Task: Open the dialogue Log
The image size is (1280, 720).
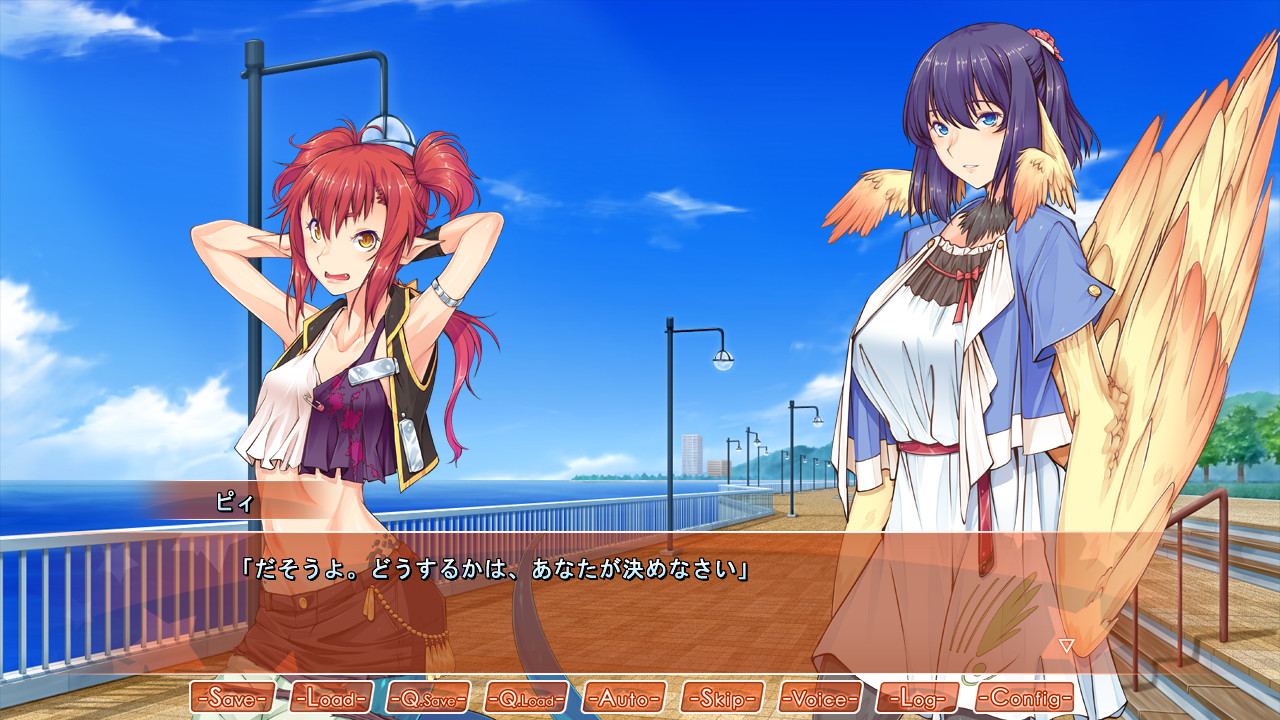Action: pos(917,697)
